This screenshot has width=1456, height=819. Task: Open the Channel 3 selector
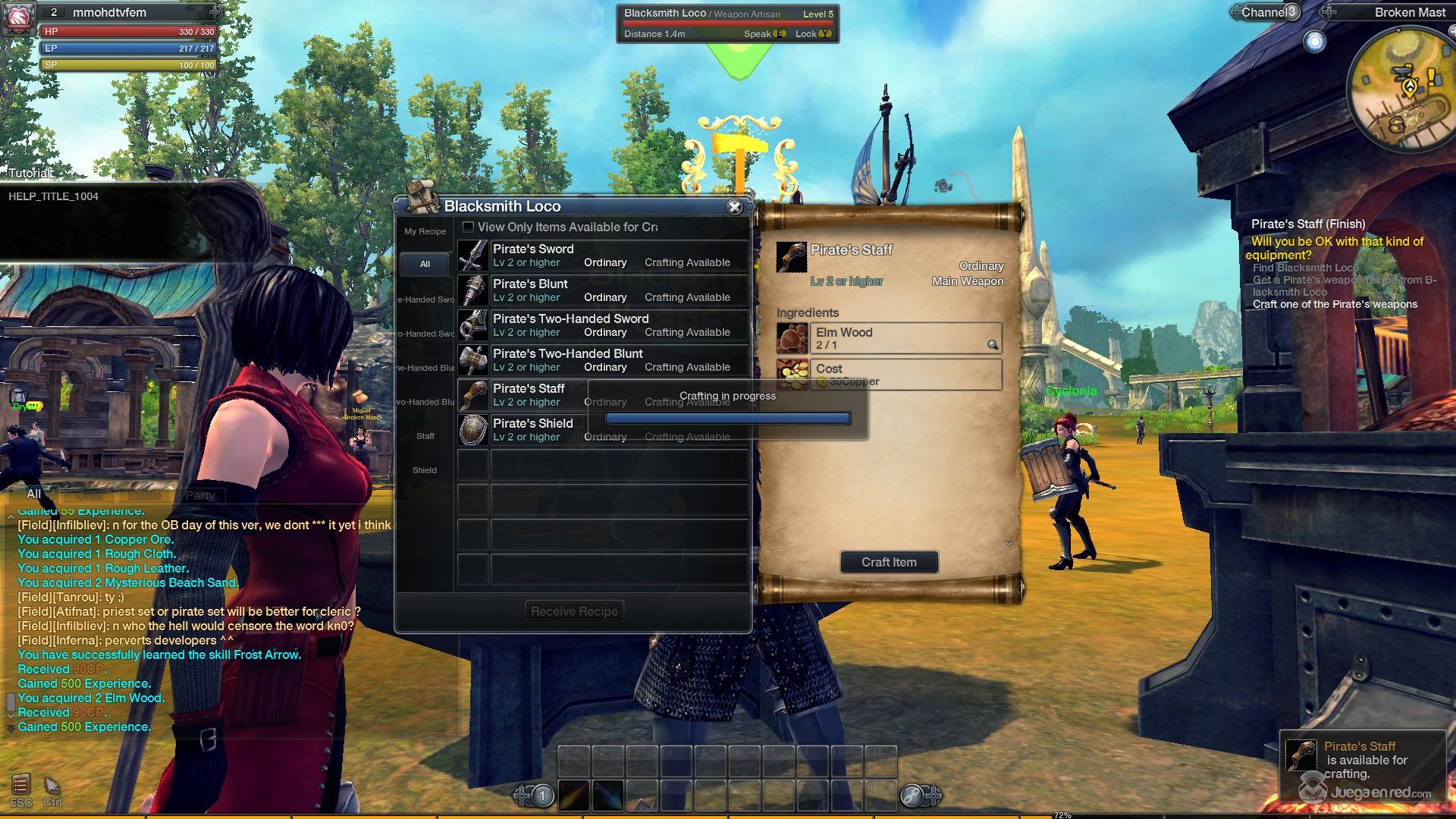[x=1265, y=12]
